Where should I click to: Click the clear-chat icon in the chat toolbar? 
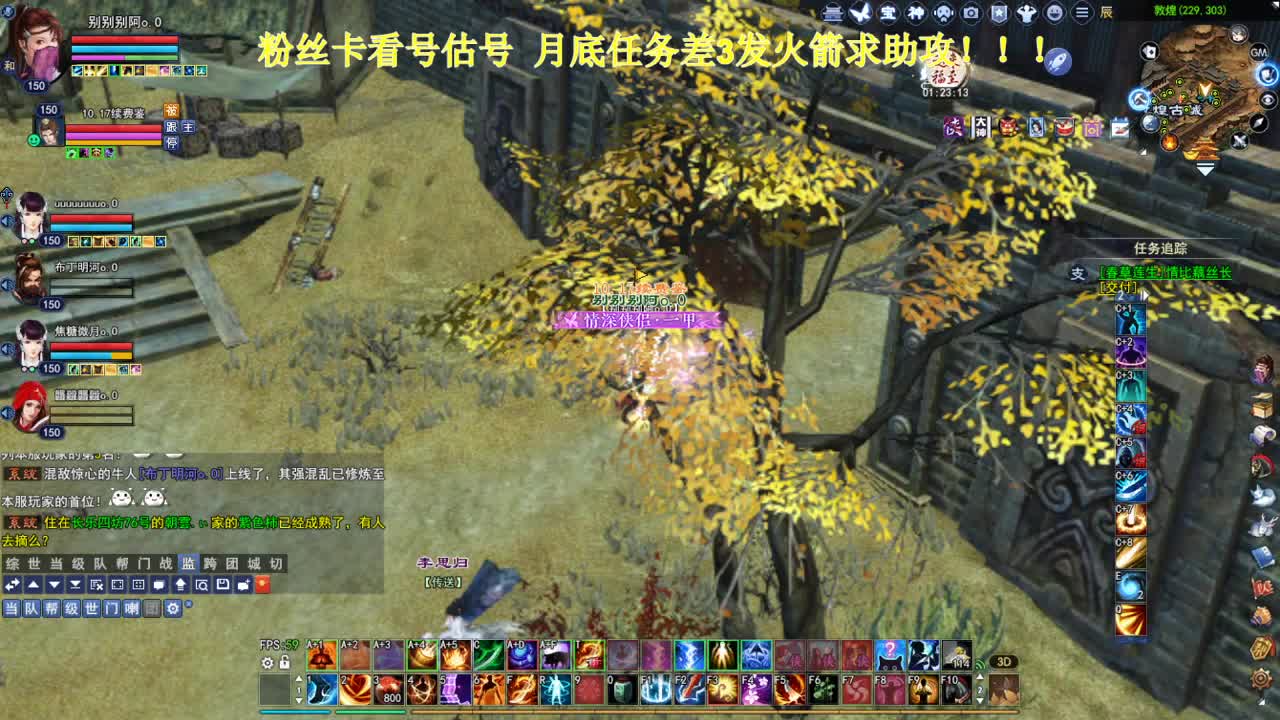(94, 585)
